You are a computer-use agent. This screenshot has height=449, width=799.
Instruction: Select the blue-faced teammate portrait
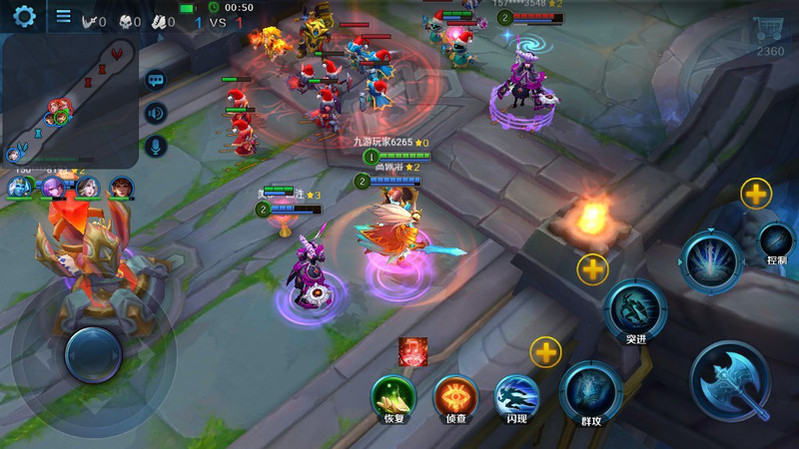tap(19, 186)
